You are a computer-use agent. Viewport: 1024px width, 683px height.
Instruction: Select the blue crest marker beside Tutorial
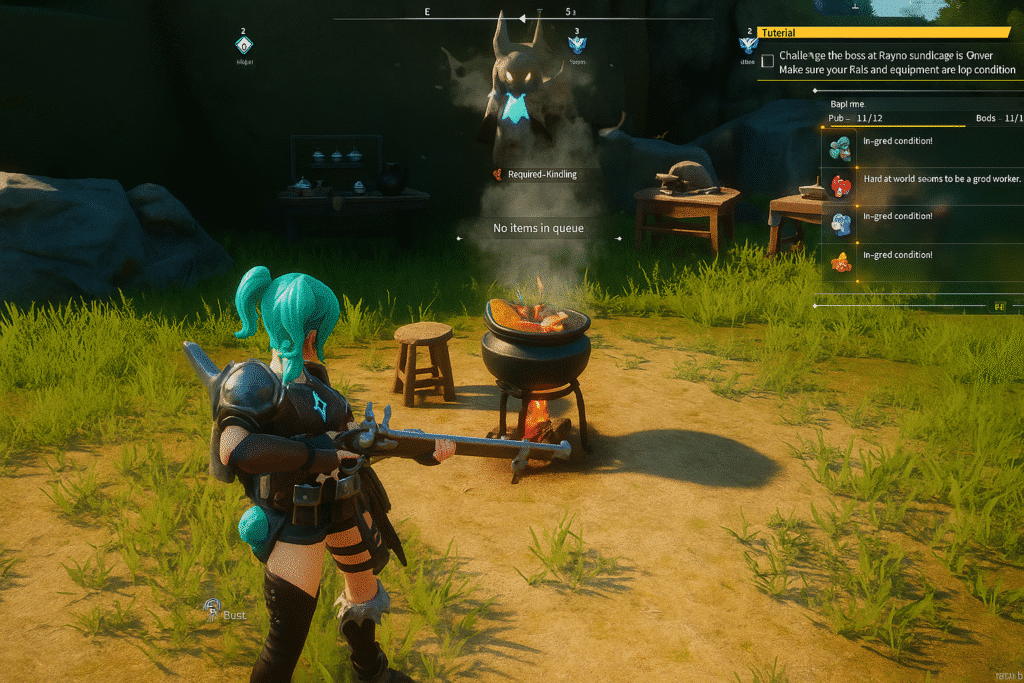pos(747,44)
